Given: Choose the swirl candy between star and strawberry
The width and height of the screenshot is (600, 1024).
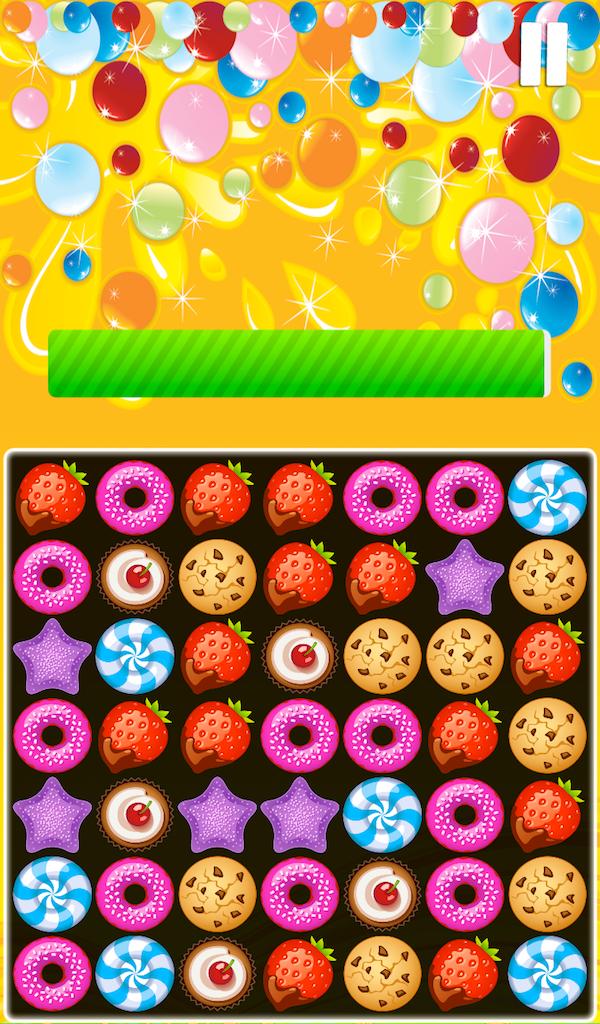Looking at the screenshot, I should click(x=134, y=656).
